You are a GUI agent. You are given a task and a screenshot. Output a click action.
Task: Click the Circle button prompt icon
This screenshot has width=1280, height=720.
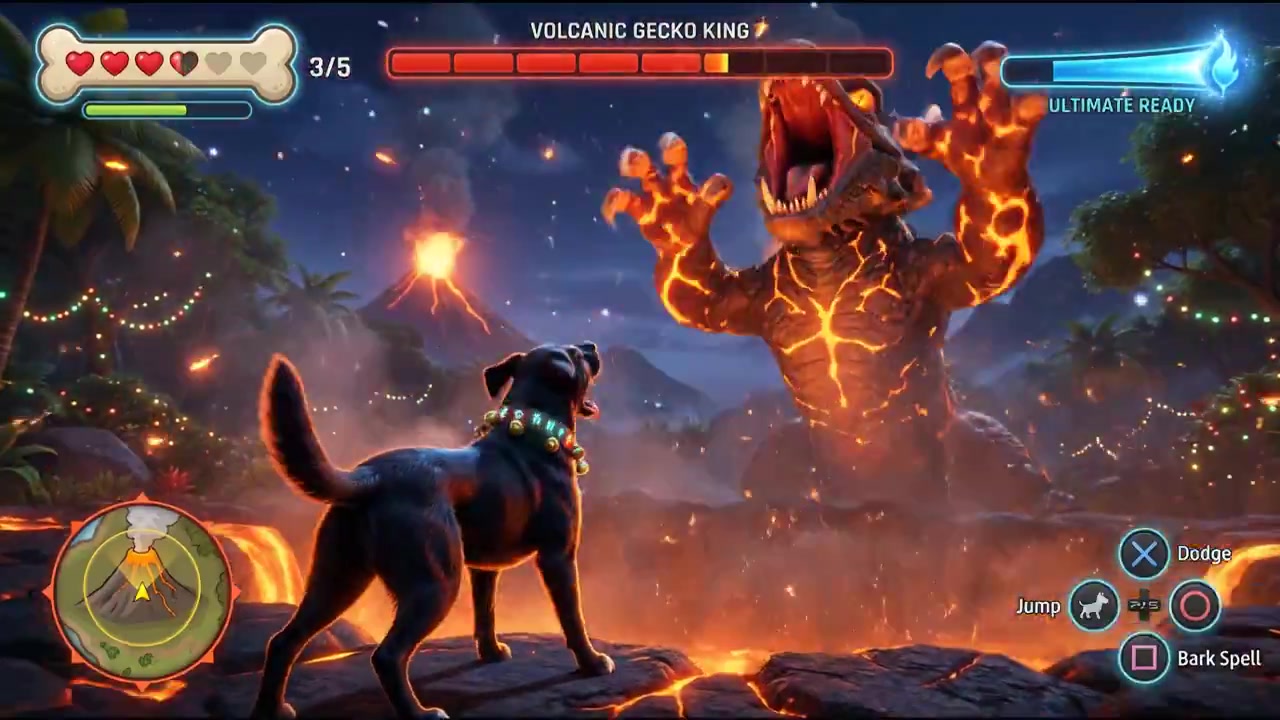click(1195, 606)
